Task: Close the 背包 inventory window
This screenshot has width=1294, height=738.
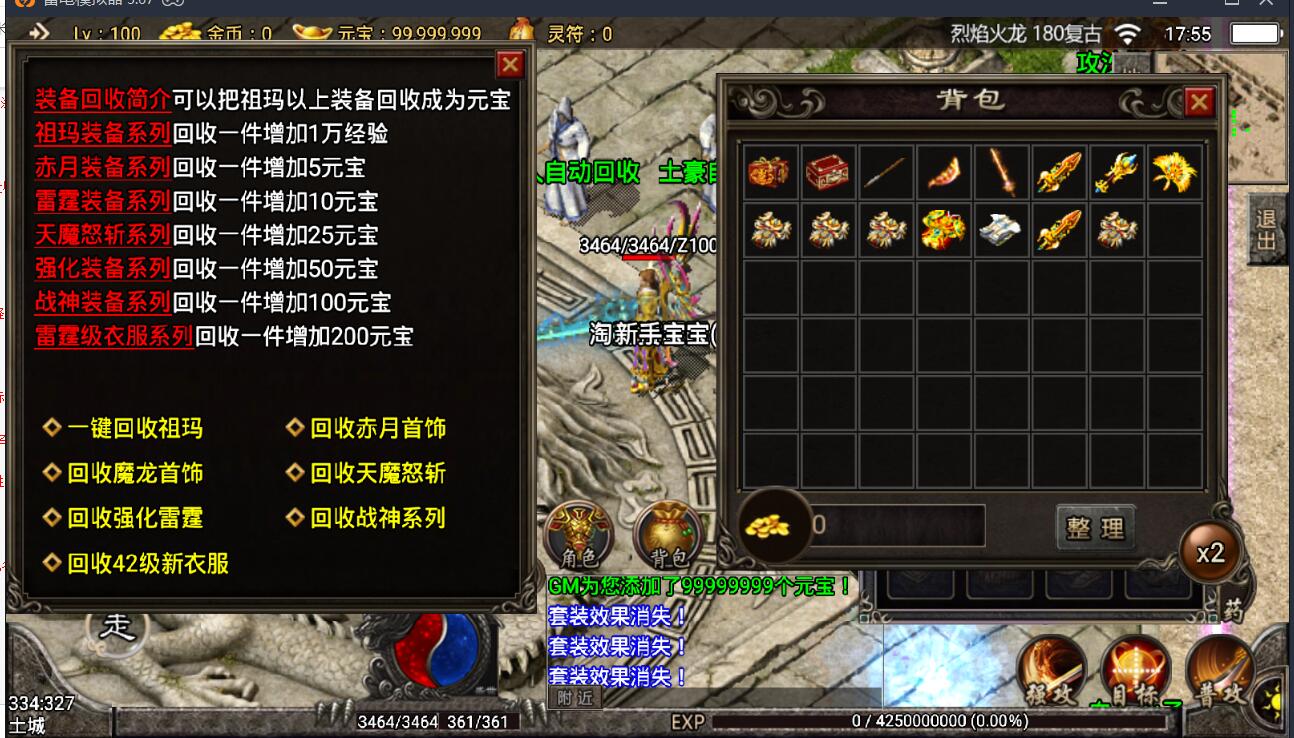Action: click(x=1198, y=101)
